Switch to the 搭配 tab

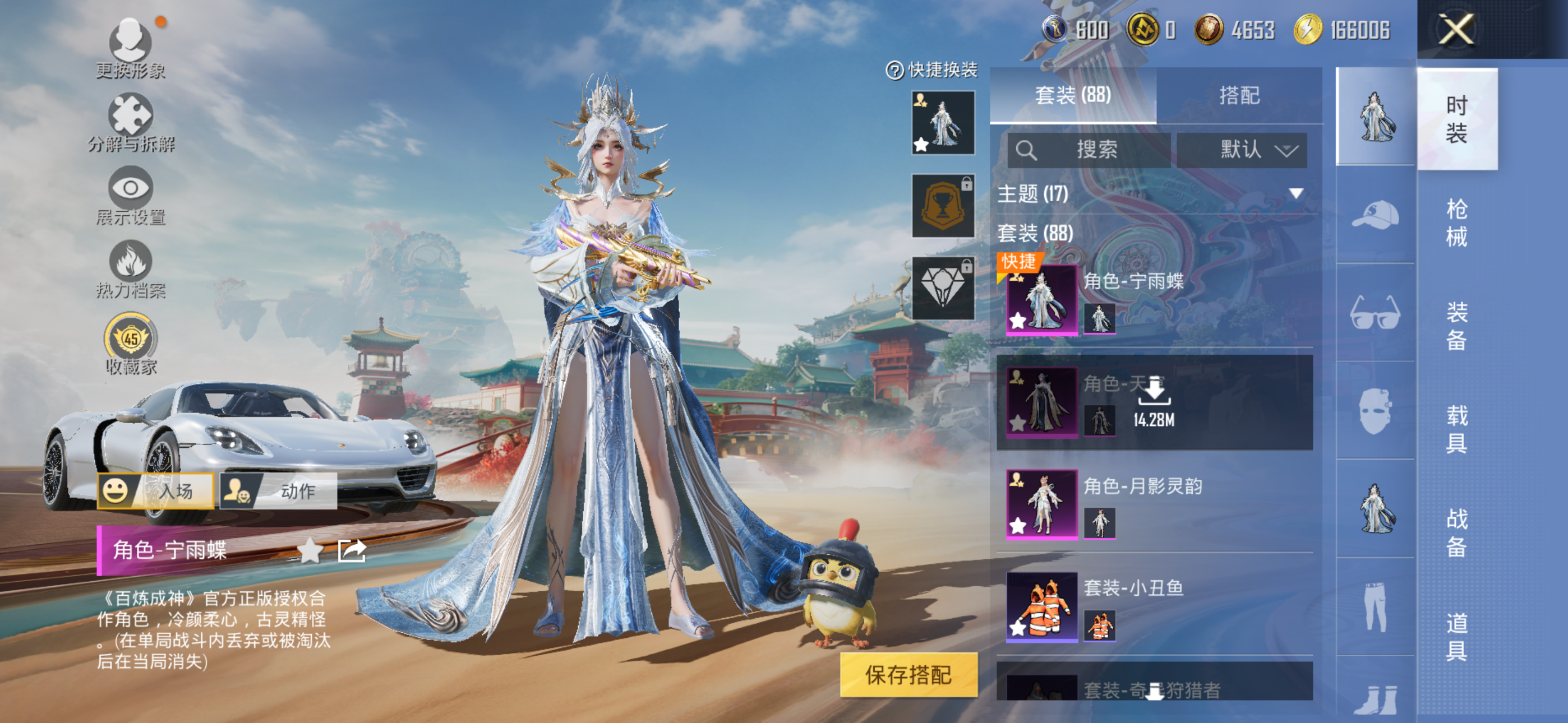click(1239, 95)
